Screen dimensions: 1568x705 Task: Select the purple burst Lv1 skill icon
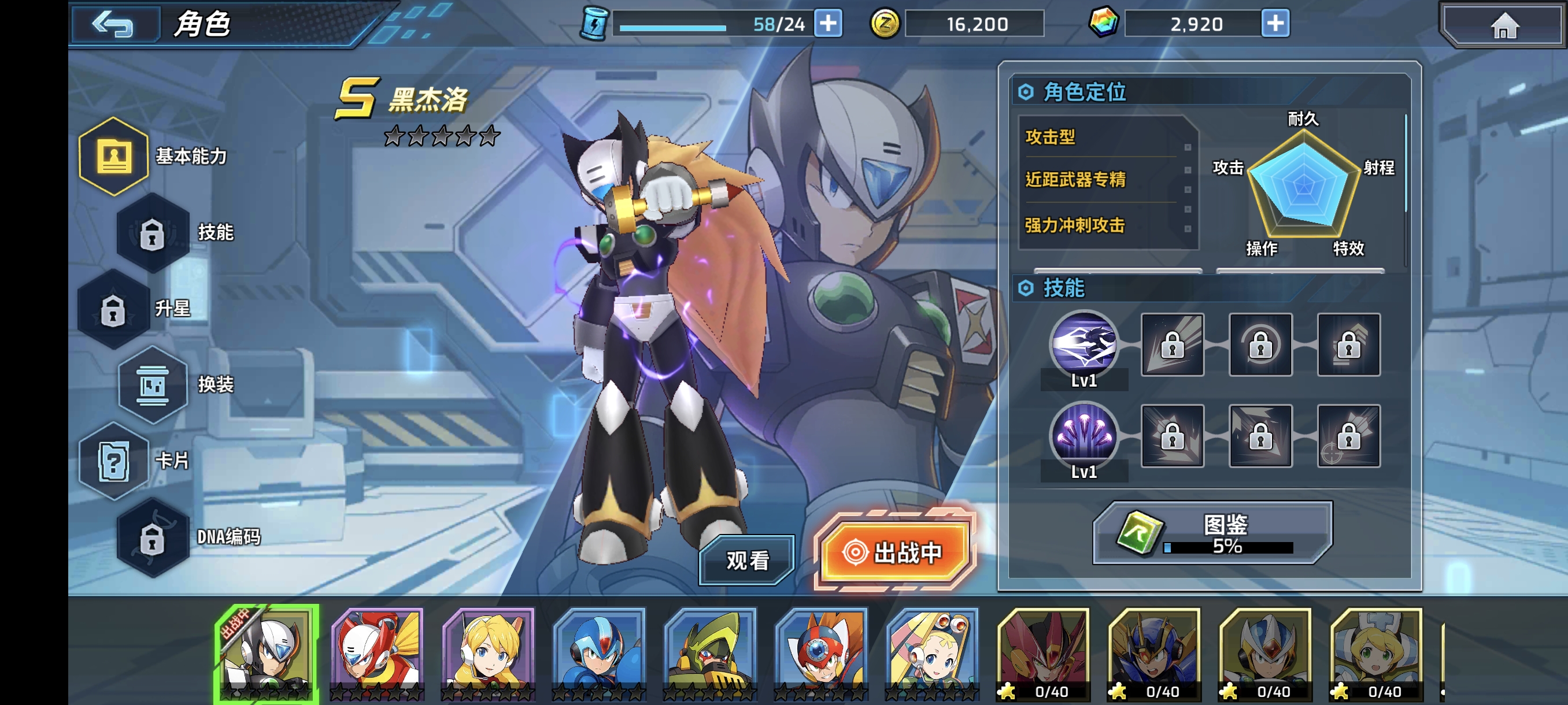1083,435
